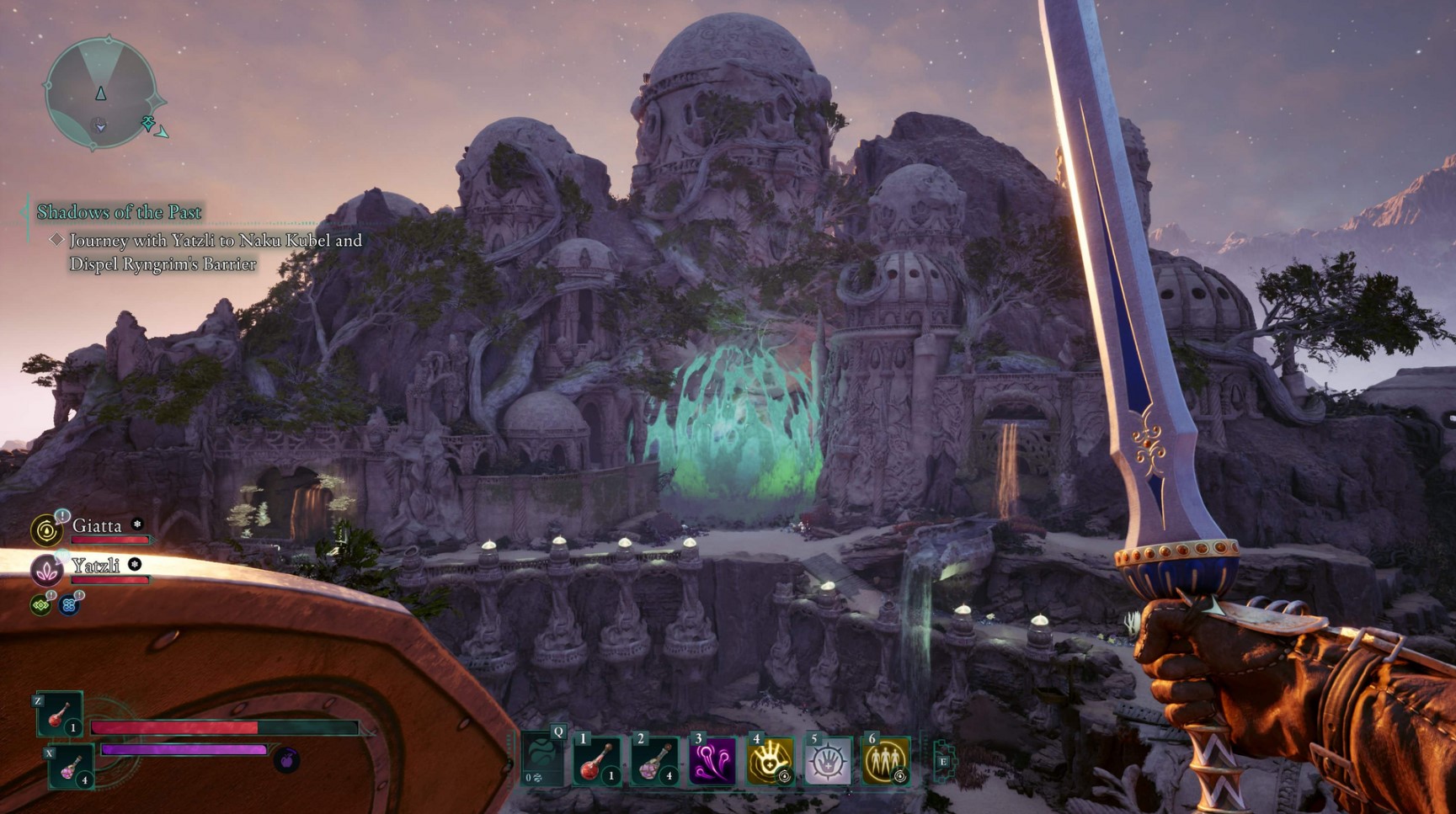Cast the purple missiles spell in slot 3
The height and width of the screenshot is (814, 1456).
click(x=712, y=760)
